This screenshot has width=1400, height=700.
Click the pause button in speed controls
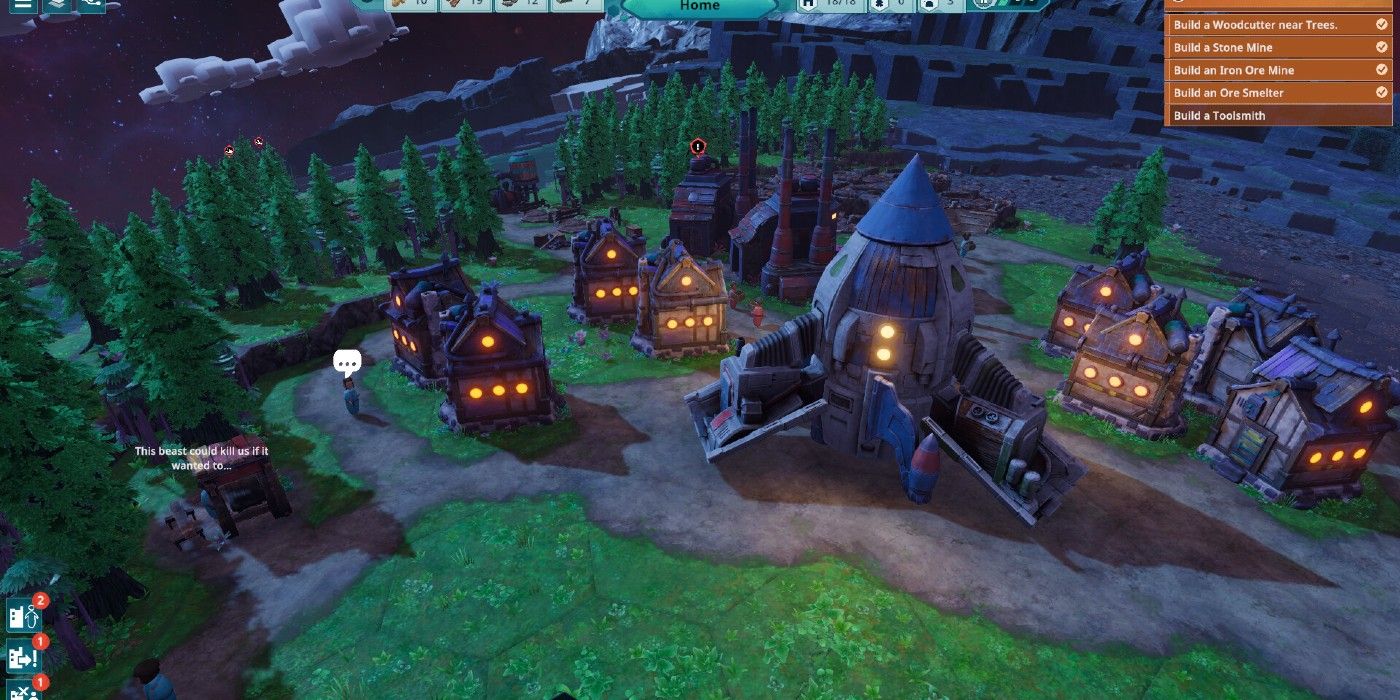point(985,5)
